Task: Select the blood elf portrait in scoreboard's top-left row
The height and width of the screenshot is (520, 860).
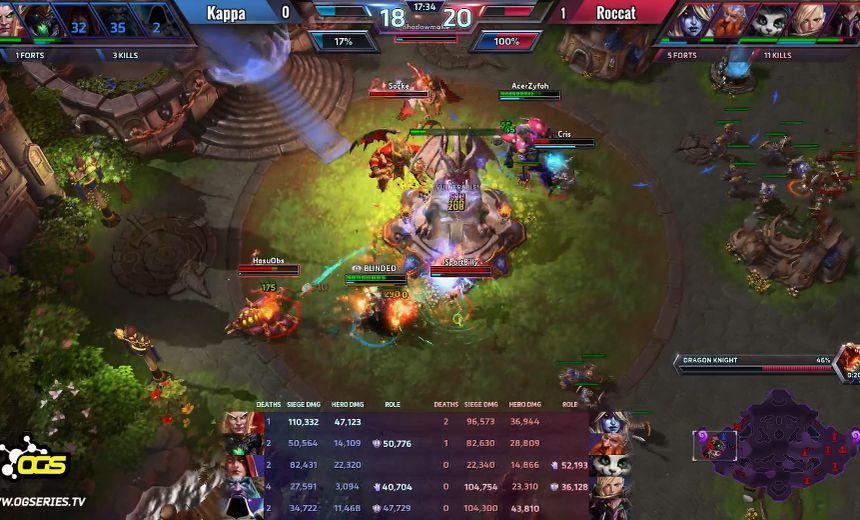Action: pos(242,422)
